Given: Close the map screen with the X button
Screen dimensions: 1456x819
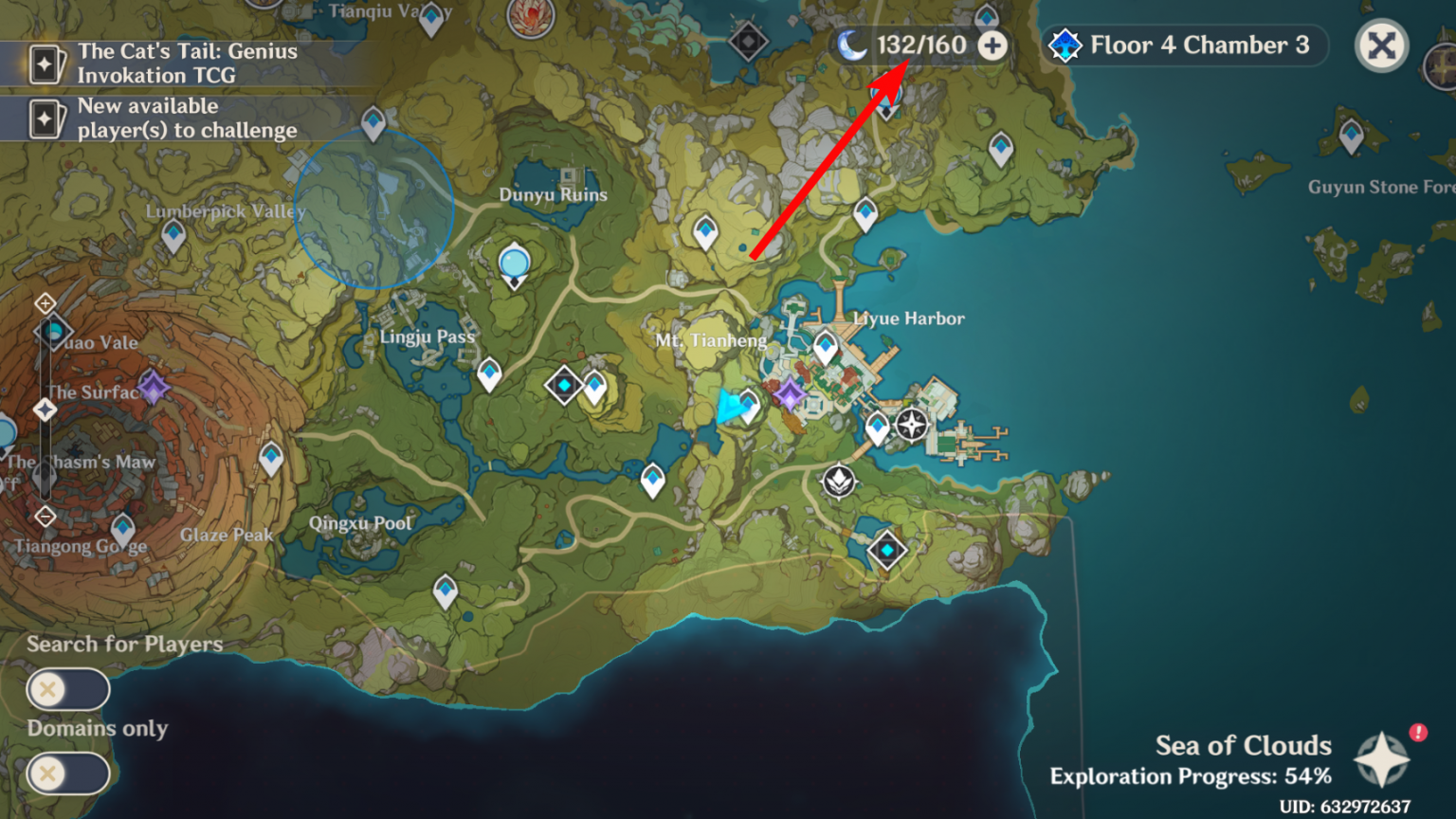Looking at the screenshot, I should click(x=1382, y=44).
